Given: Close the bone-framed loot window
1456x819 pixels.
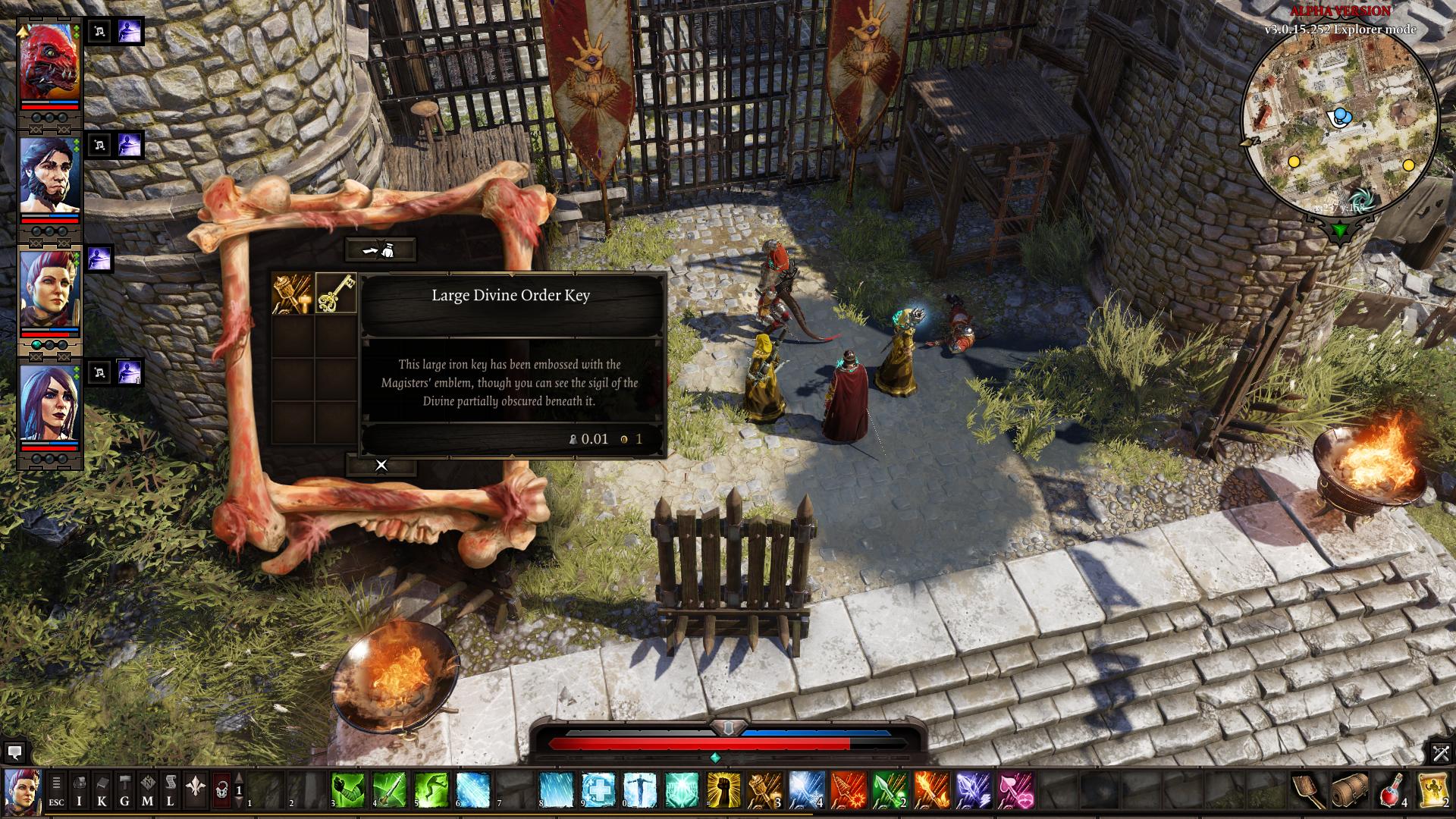Looking at the screenshot, I should [x=381, y=465].
